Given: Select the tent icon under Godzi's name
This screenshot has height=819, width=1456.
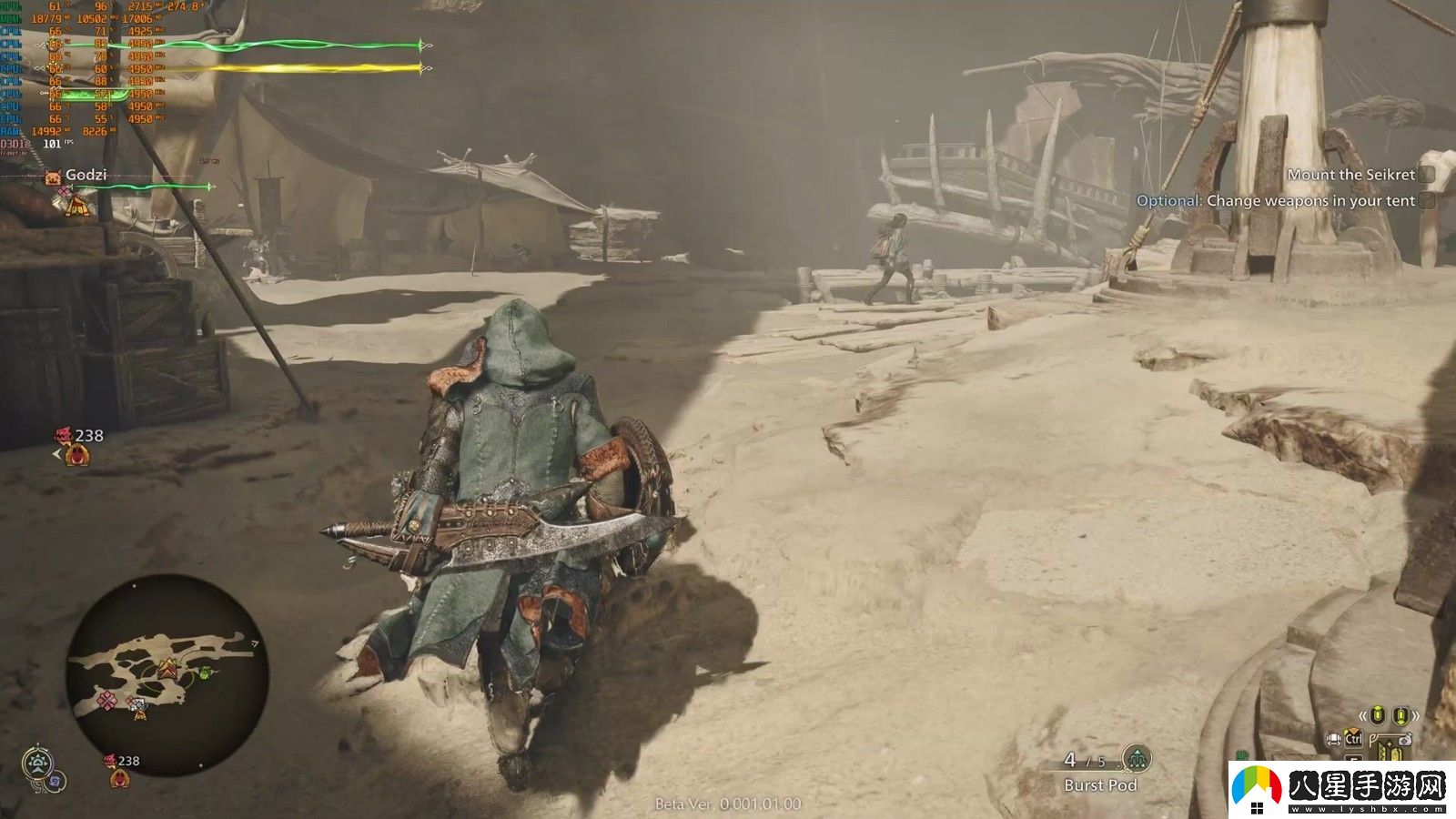Looking at the screenshot, I should tap(77, 206).
